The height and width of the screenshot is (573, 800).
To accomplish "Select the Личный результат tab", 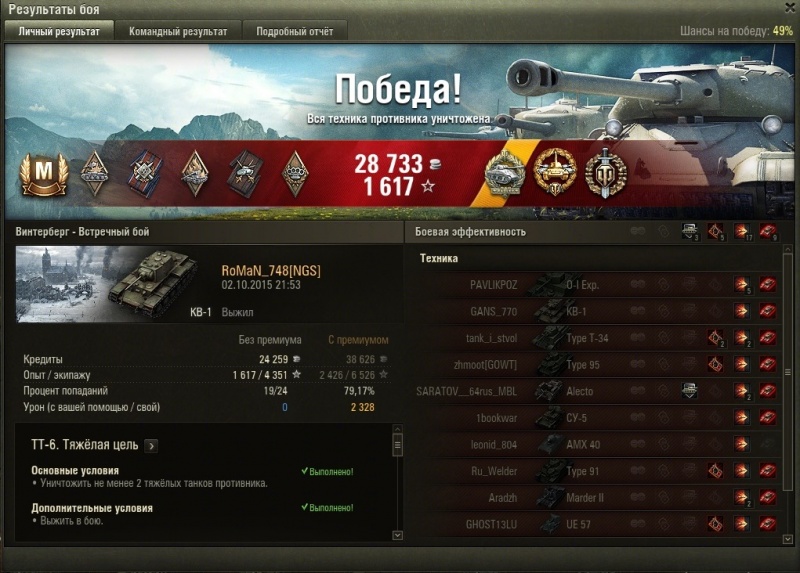I will point(59,31).
